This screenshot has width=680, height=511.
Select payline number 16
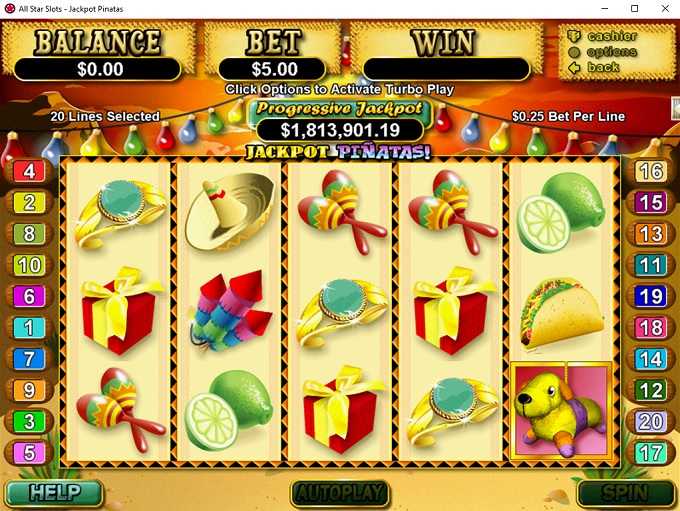[650, 172]
